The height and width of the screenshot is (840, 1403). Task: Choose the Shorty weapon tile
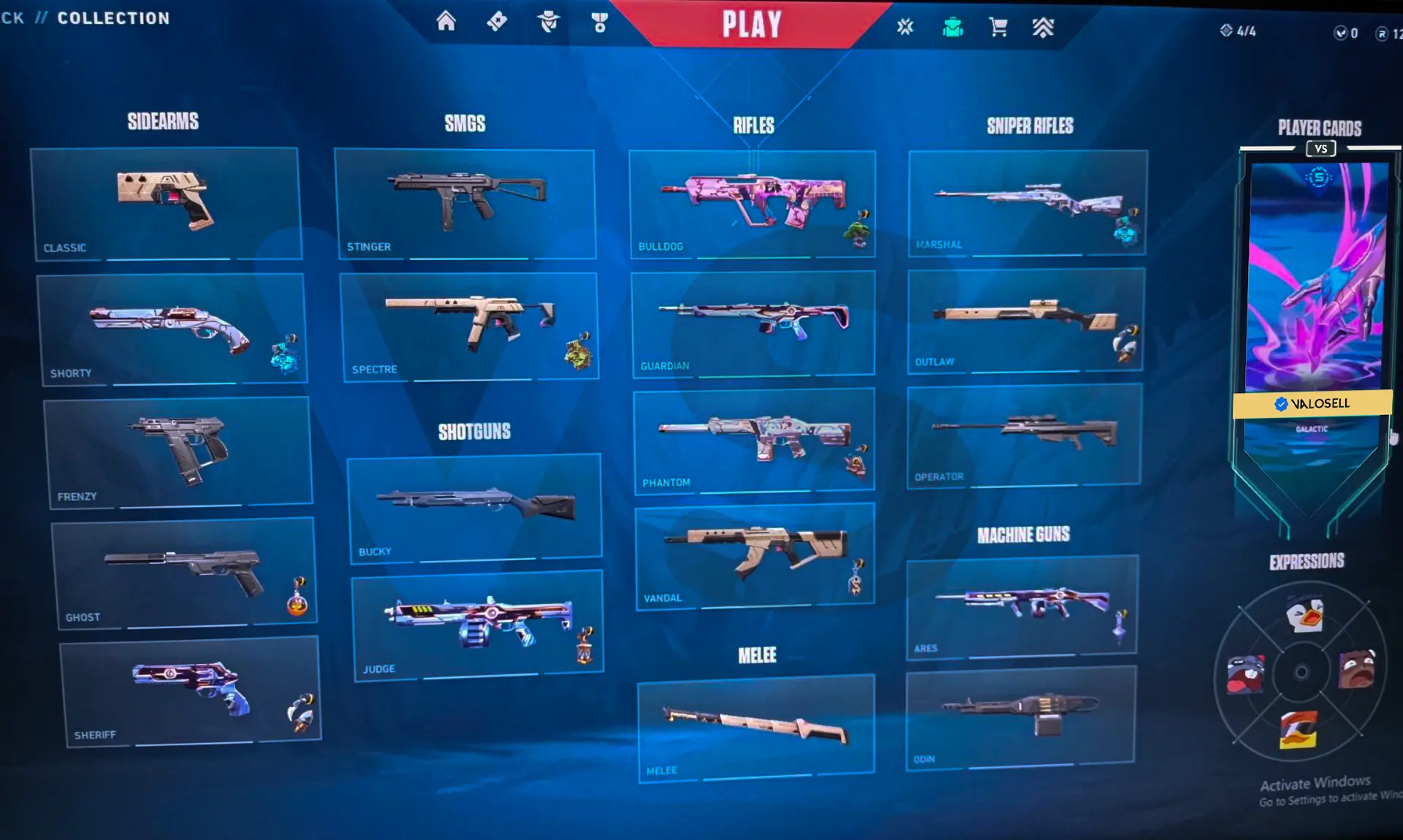click(171, 329)
